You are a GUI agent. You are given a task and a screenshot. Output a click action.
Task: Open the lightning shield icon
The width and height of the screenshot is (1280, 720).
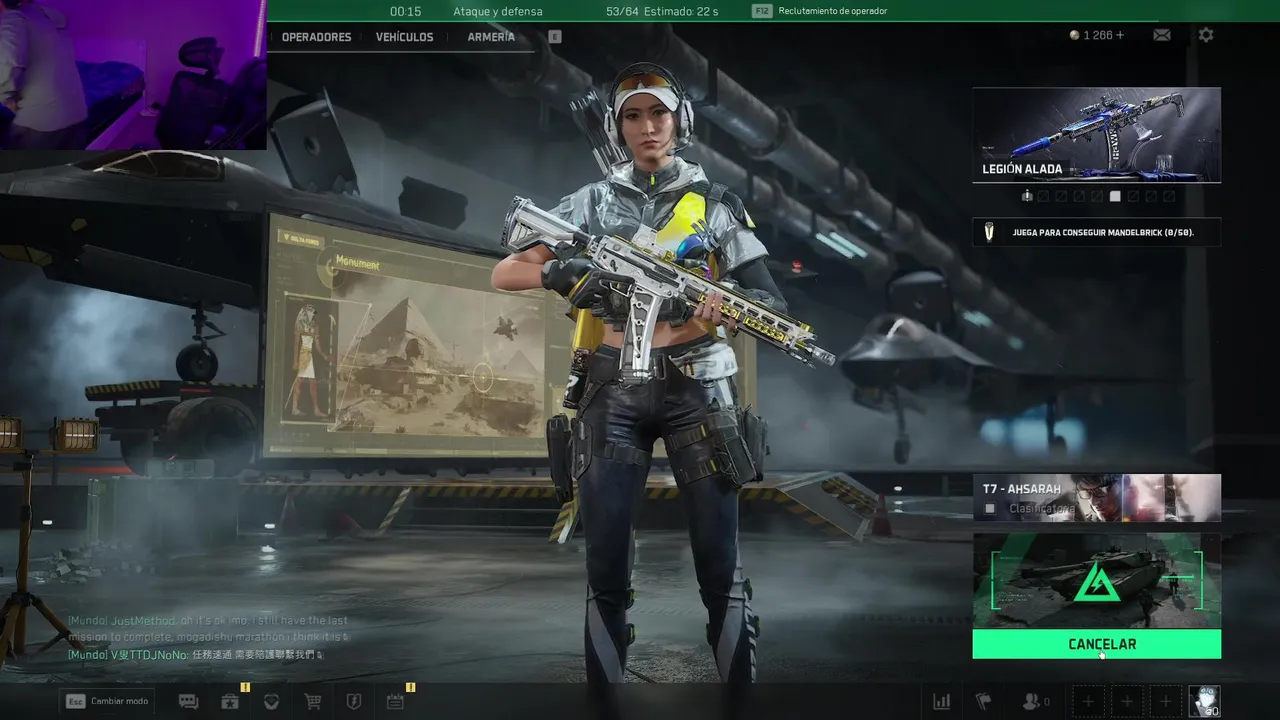pos(353,702)
